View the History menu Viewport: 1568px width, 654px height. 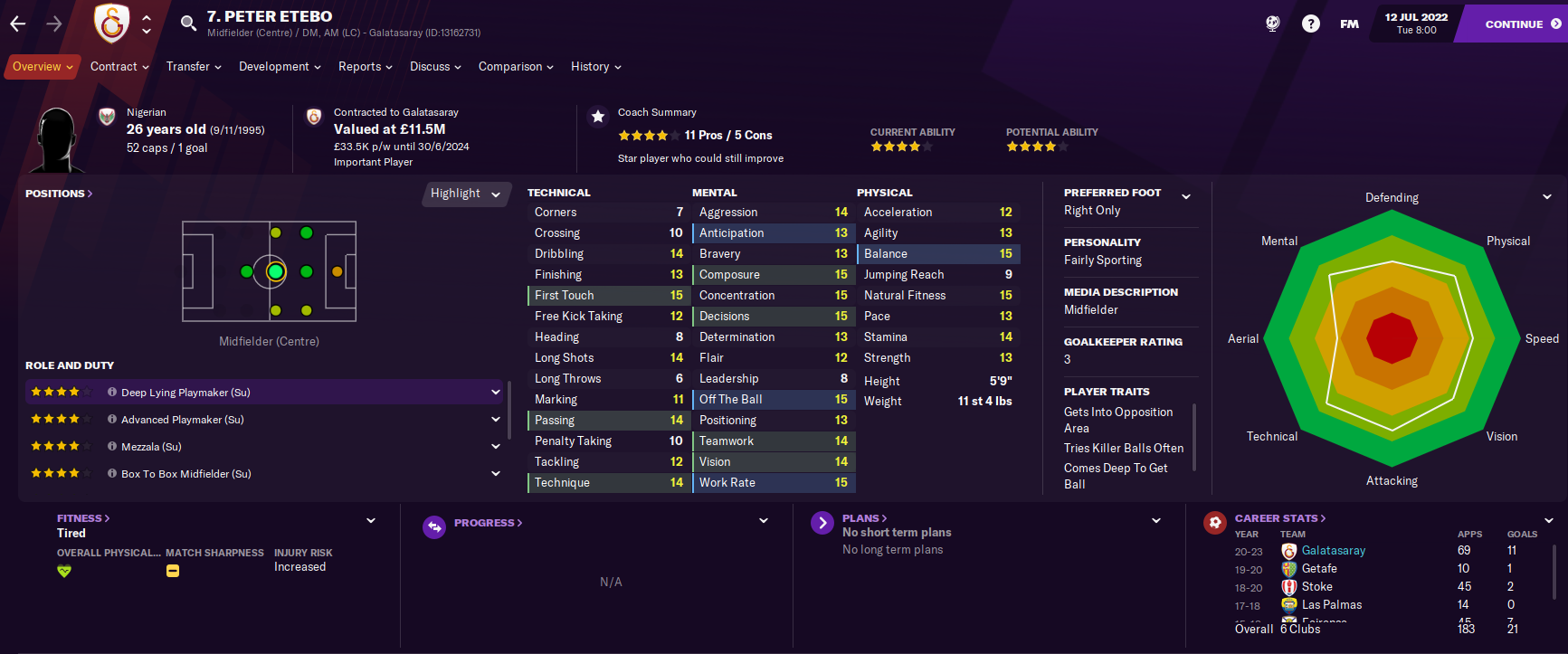pos(595,67)
